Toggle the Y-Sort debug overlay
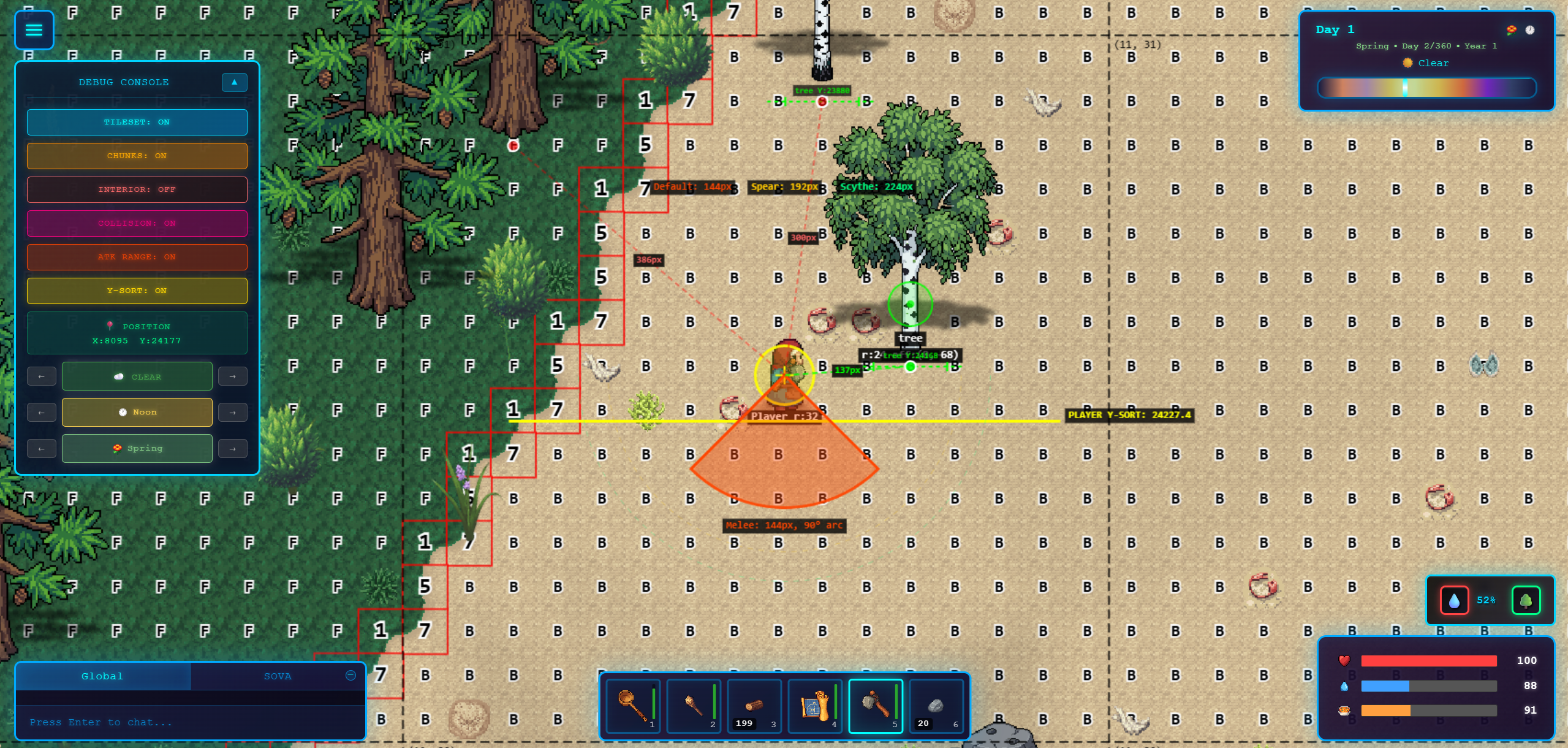This screenshot has width=1568, height=748. tap(137, 291)
